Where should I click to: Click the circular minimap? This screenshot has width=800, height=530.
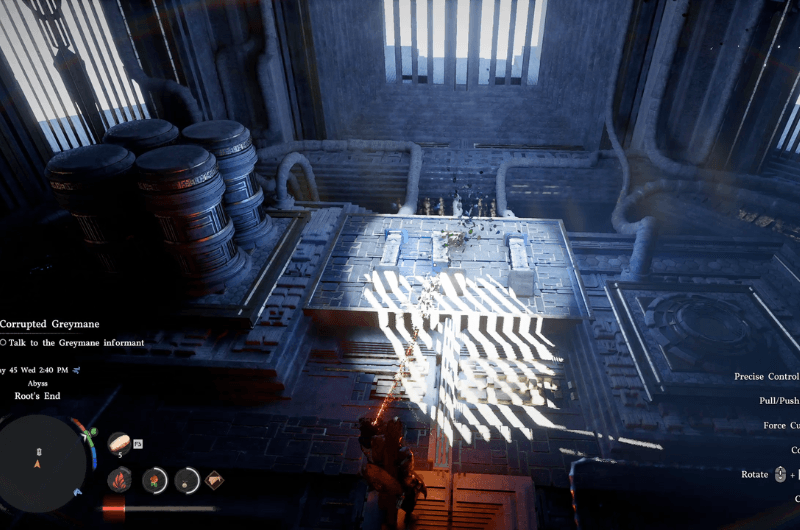tap(42, 461)
